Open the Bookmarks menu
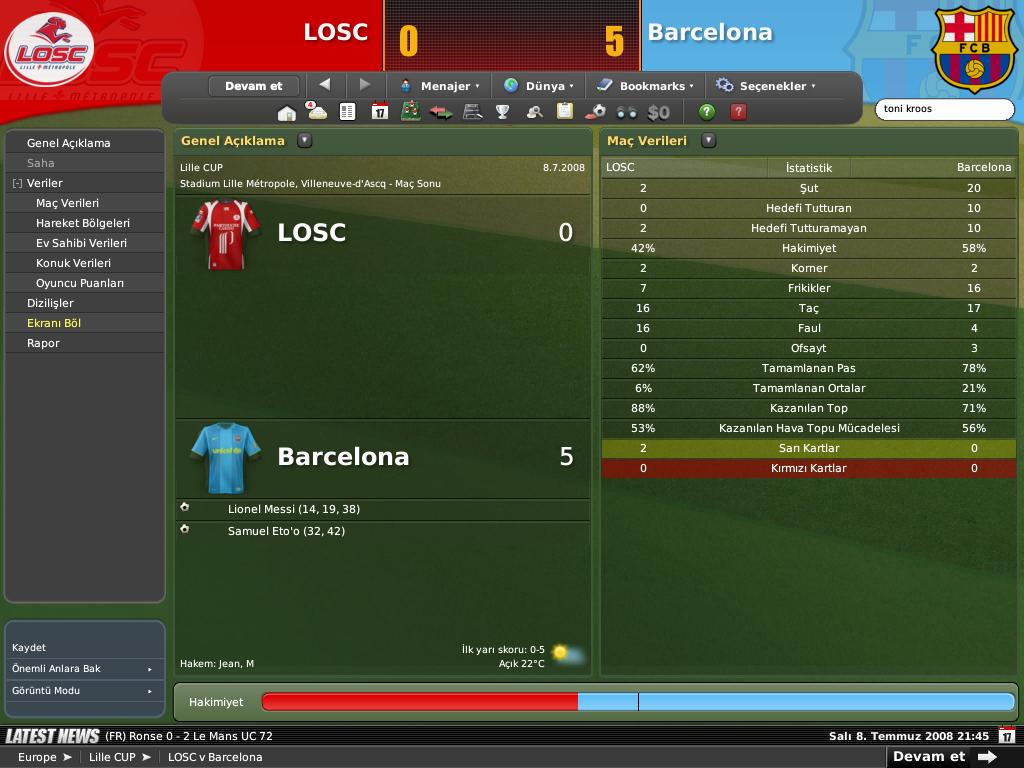1024x768 pixels. pyautogui.click(x=645, y=86)
